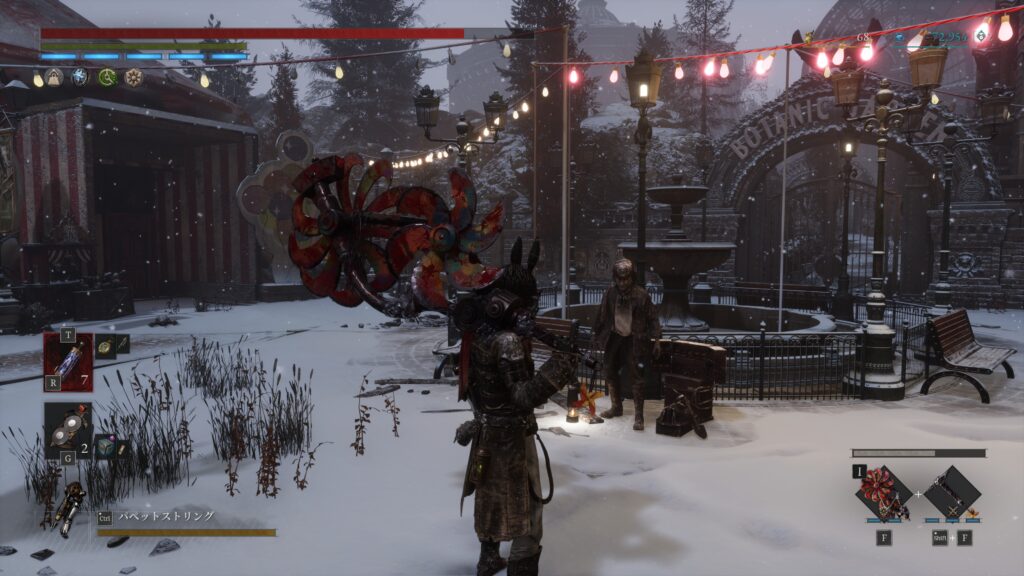Click the green clock buff icon
This screenshot has width=1024, height=576.
107,77
